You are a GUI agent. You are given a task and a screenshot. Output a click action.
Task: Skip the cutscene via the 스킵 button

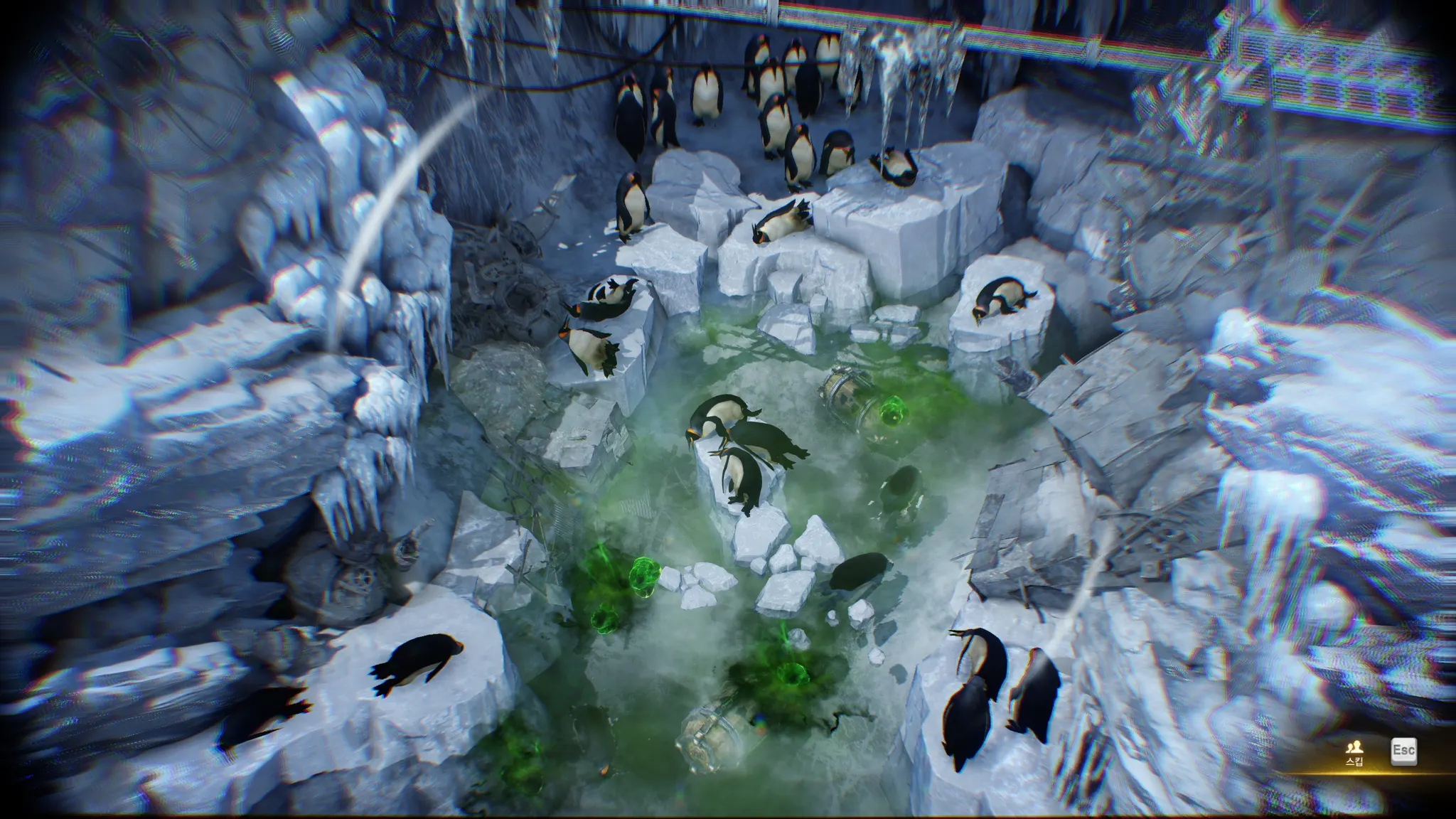click(1354, 753)
